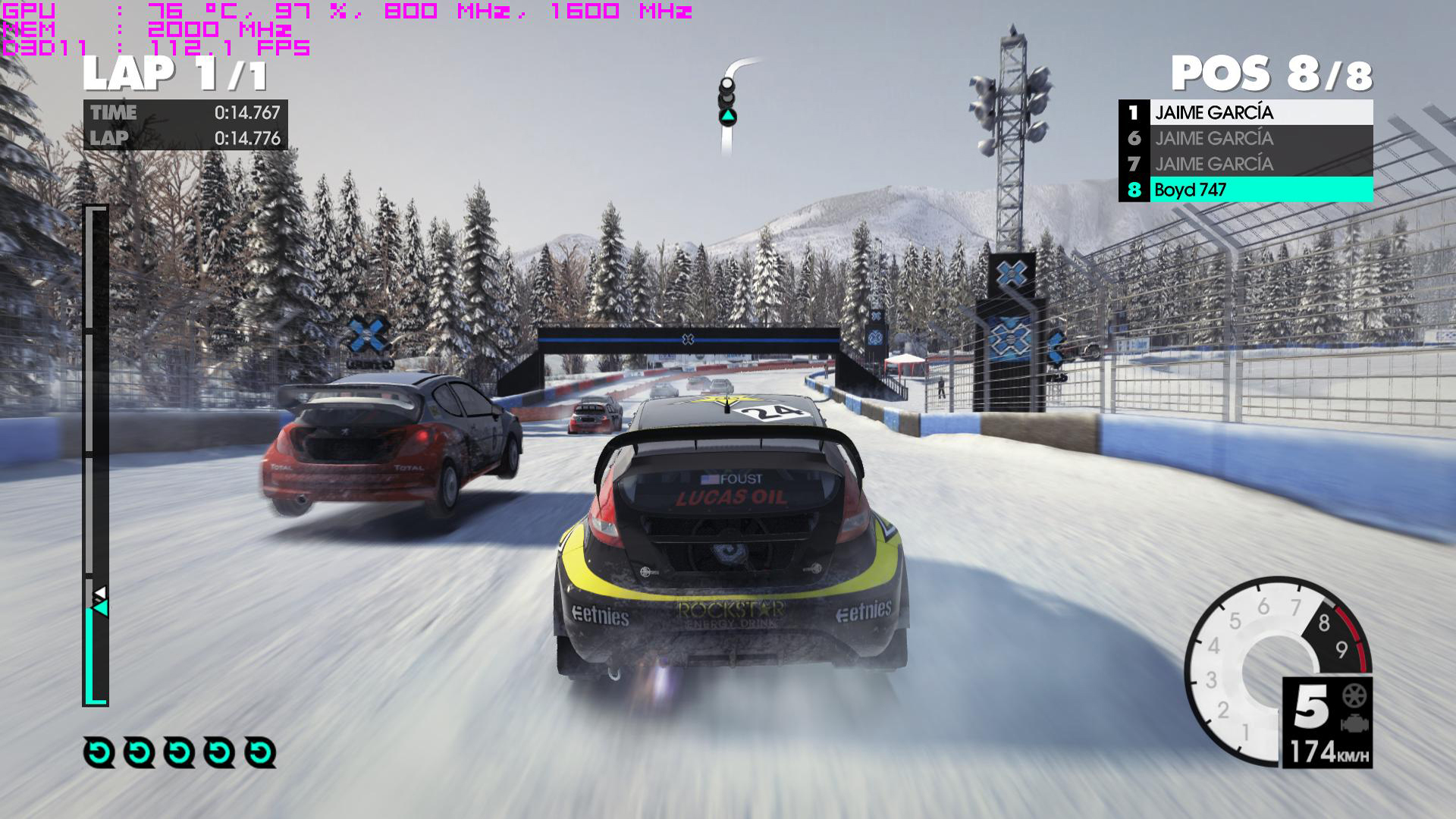Click the vertical track progress bar
Viewport: 1456px width, 819px height.
click(x=96, y=455)
